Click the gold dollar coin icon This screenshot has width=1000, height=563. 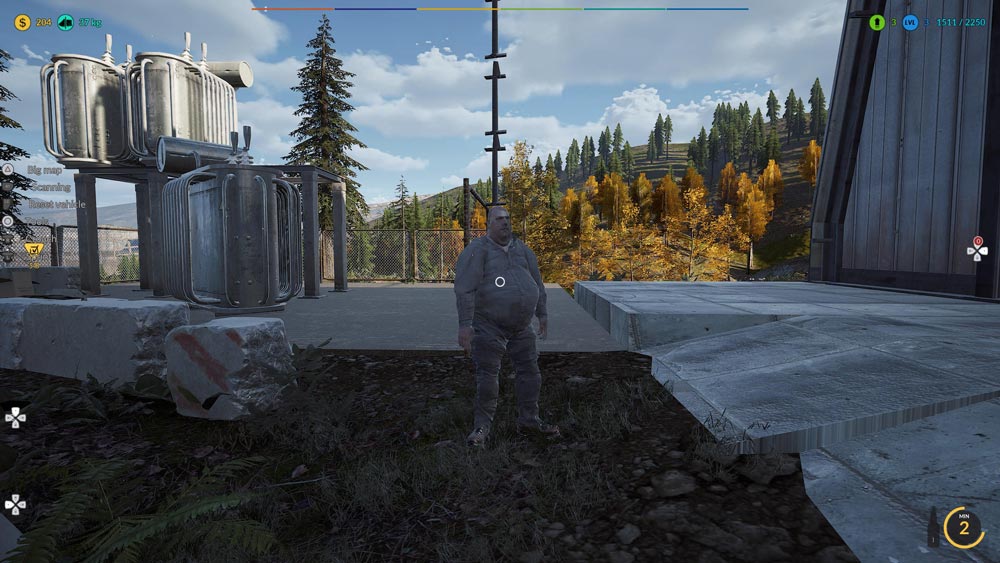[x=22, y=22]
